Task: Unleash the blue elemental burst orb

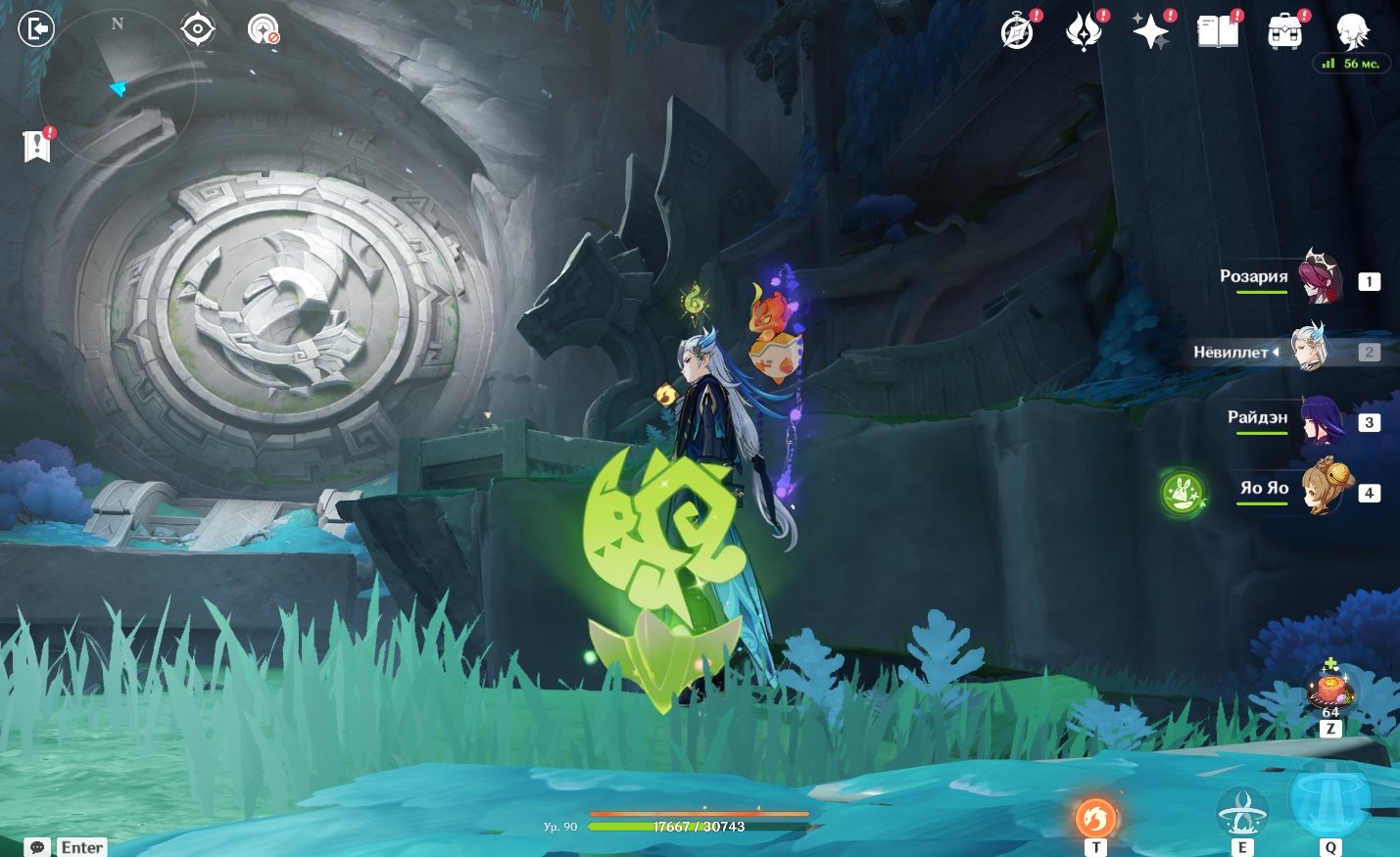Action: (1329, 798)
